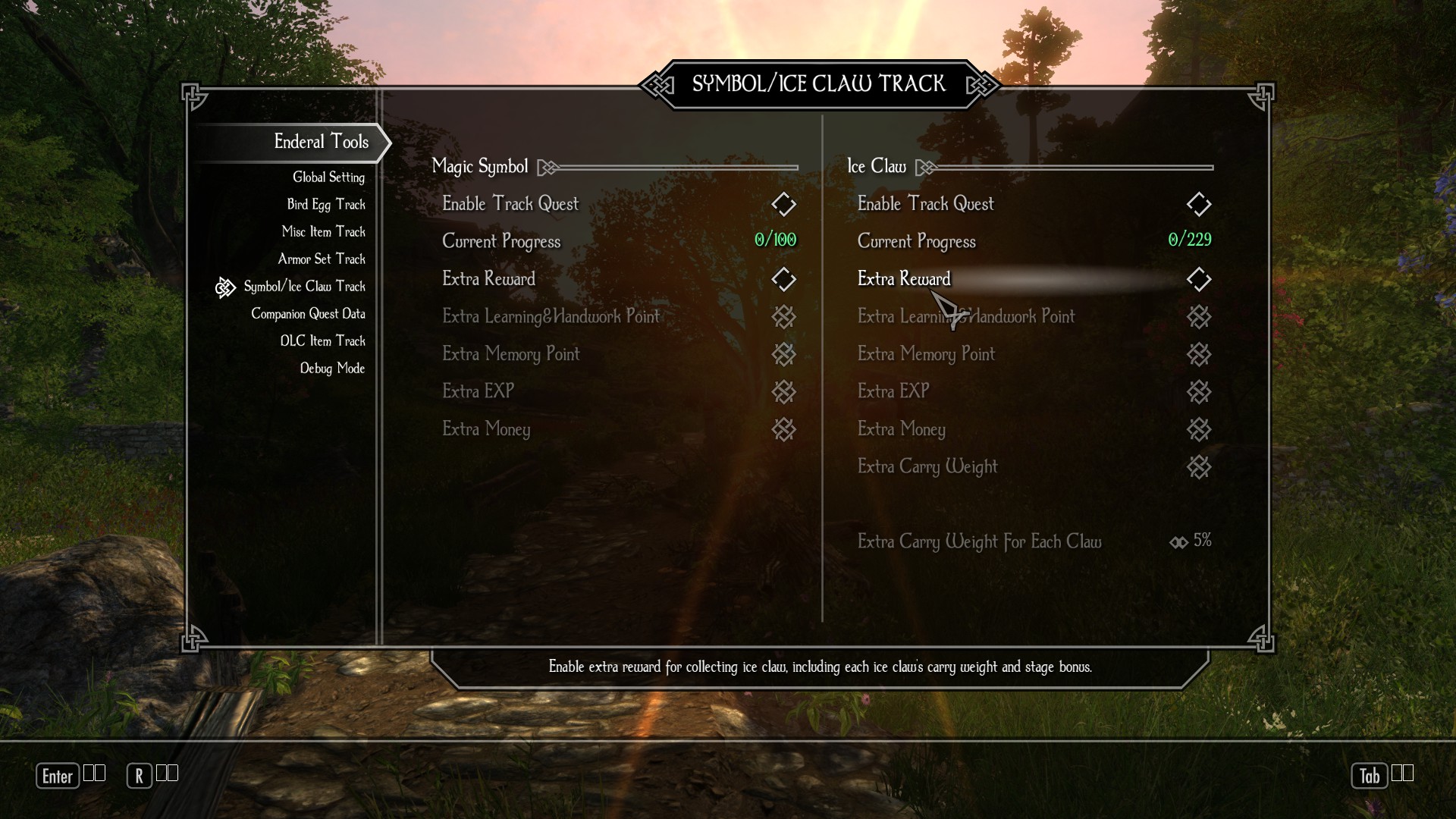1456x819 pixels.
Task: Toggle Magic Symbol Extra Memory Point
Action: coord(783,354)
